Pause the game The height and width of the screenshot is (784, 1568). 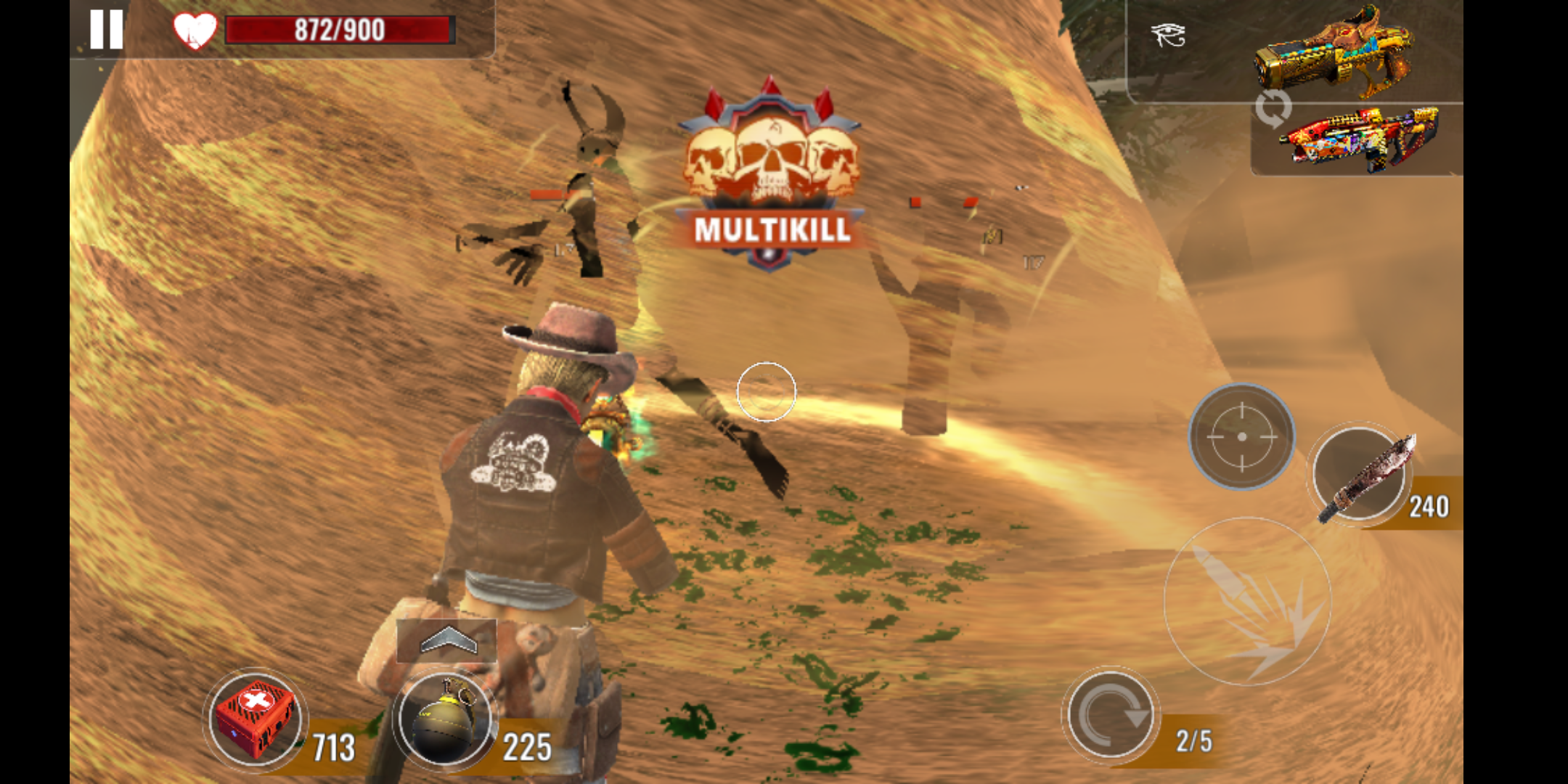(x=106, y=30)
